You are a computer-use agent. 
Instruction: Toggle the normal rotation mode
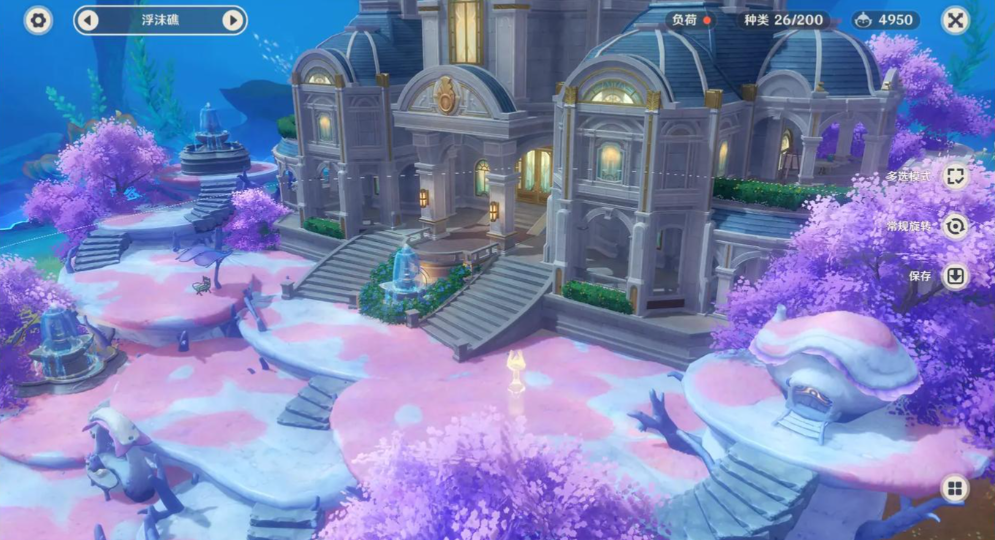pyautogui.click(x=955, y=226)
